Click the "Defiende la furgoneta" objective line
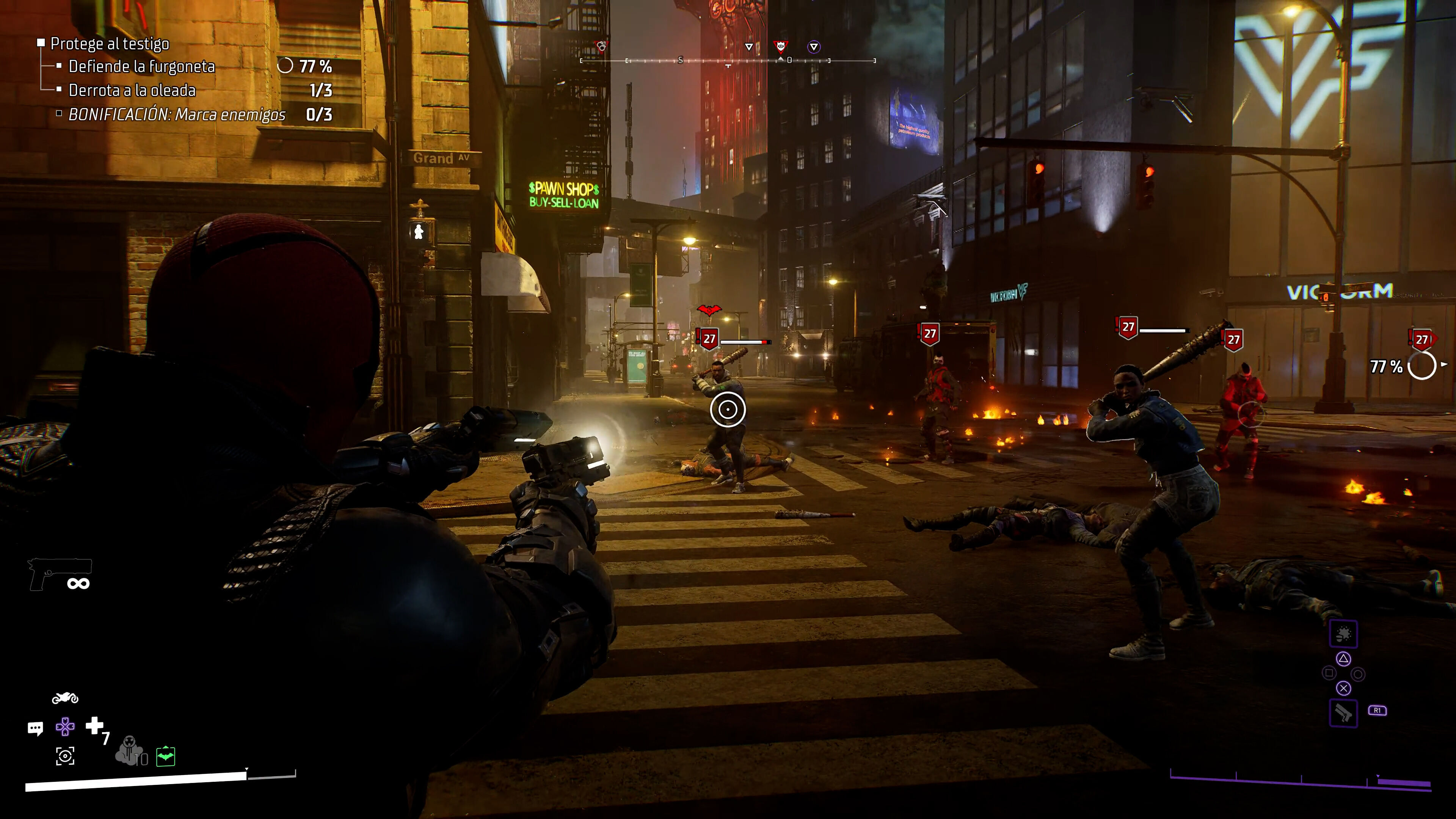Screen dimensions: 1456x819 141,67
